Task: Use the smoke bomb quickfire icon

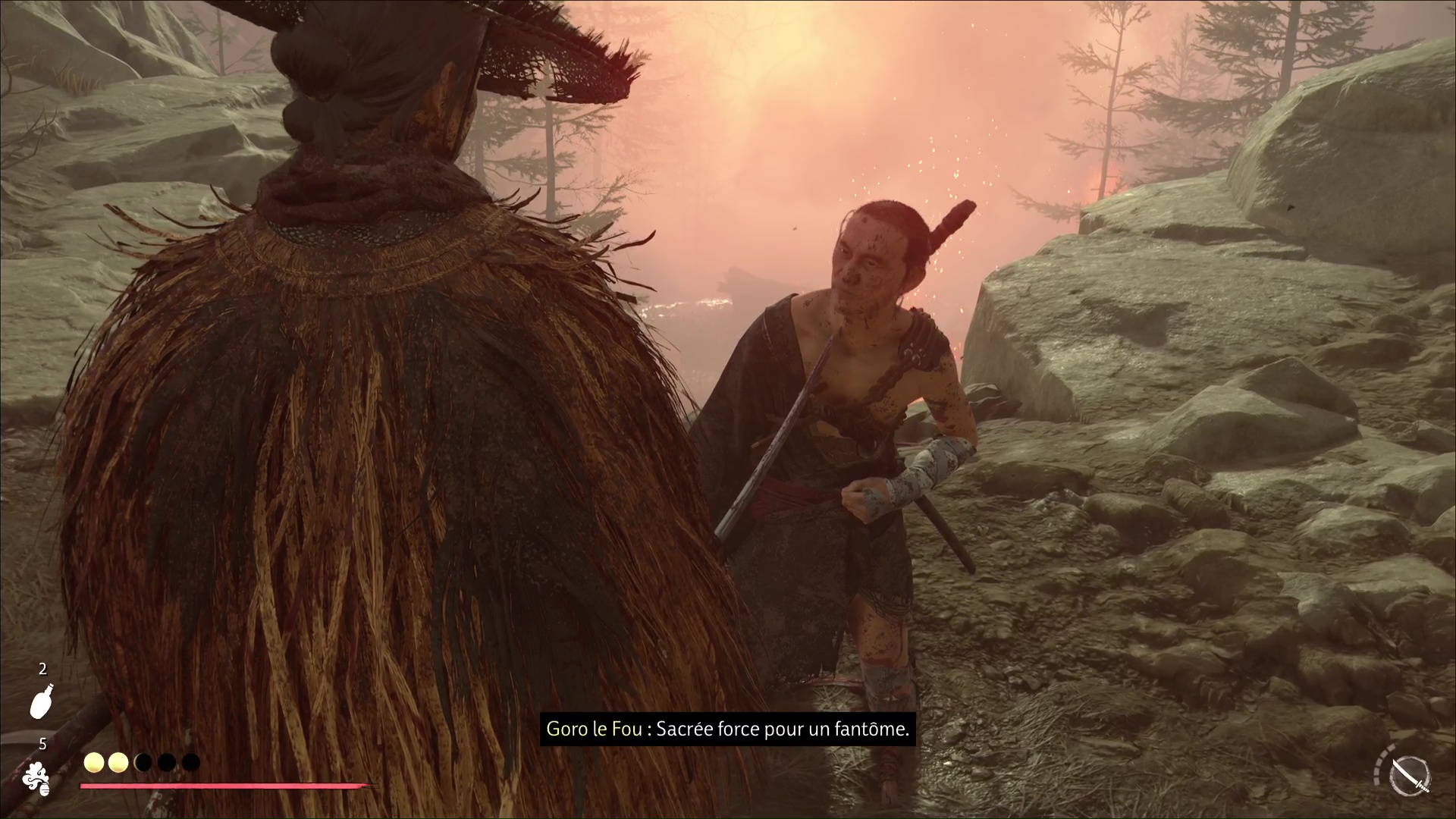Action: click(36, 779)
